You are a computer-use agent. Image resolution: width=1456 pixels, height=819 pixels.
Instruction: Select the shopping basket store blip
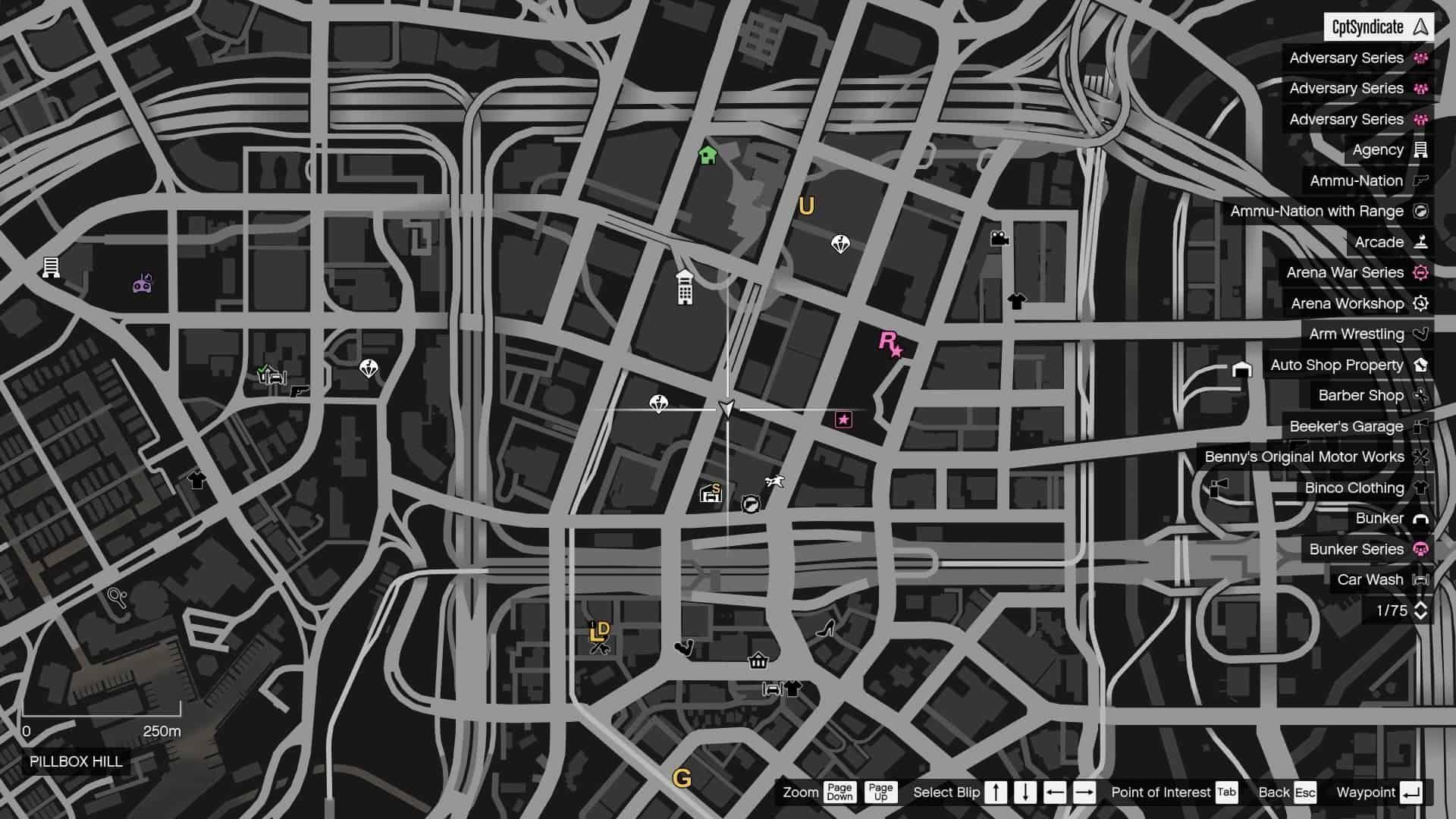[758, 661]
